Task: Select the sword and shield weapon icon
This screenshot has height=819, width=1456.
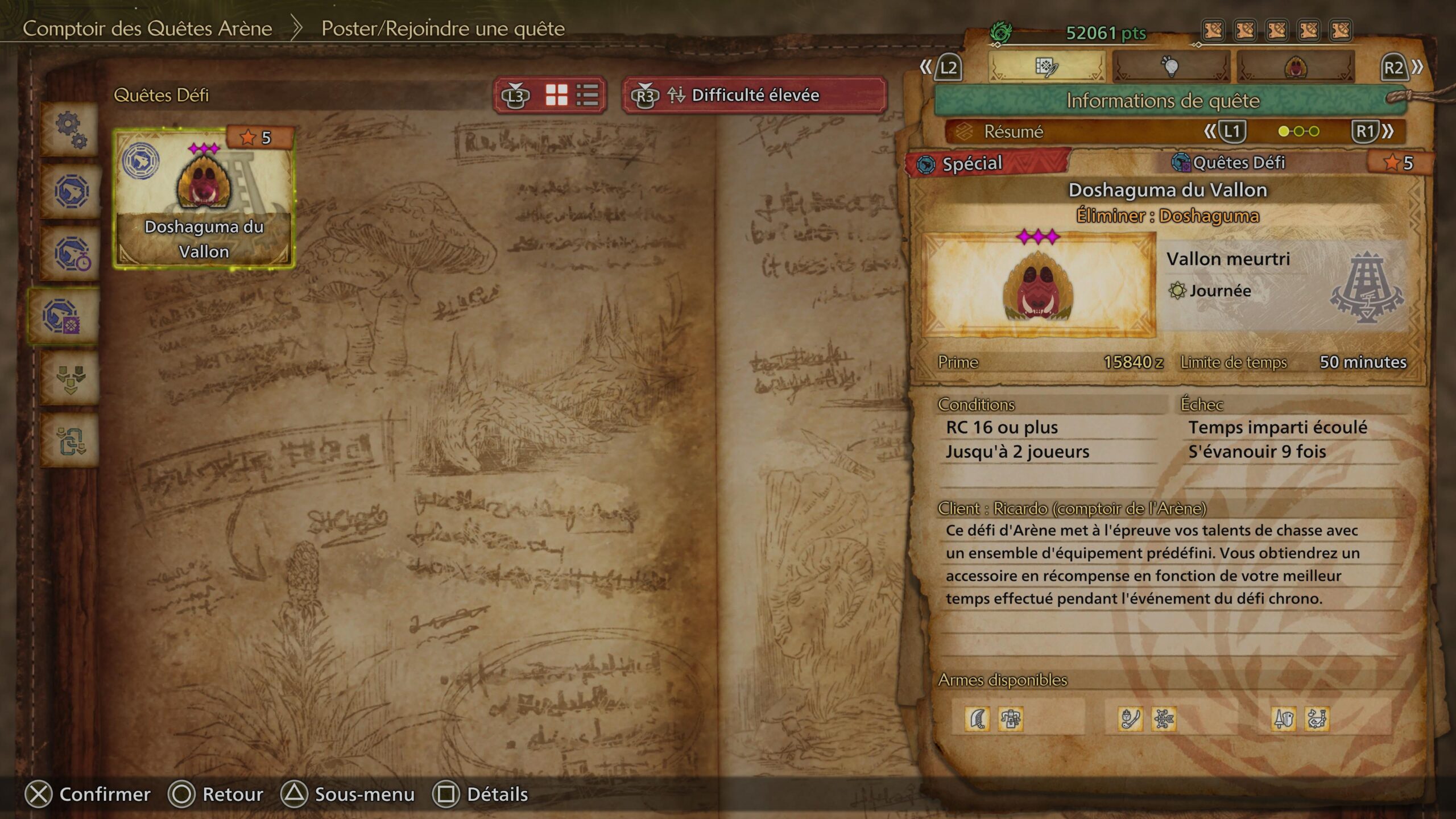Action: click(1284, 719)
